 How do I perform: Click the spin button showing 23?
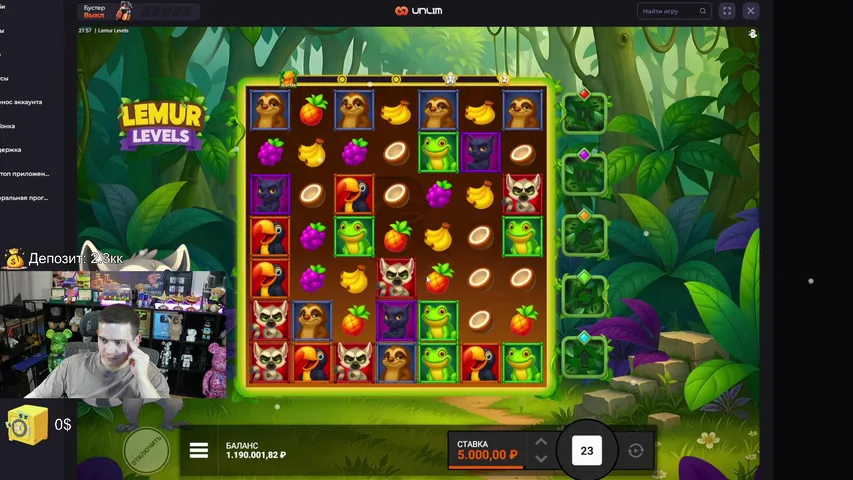click(587, 451)
